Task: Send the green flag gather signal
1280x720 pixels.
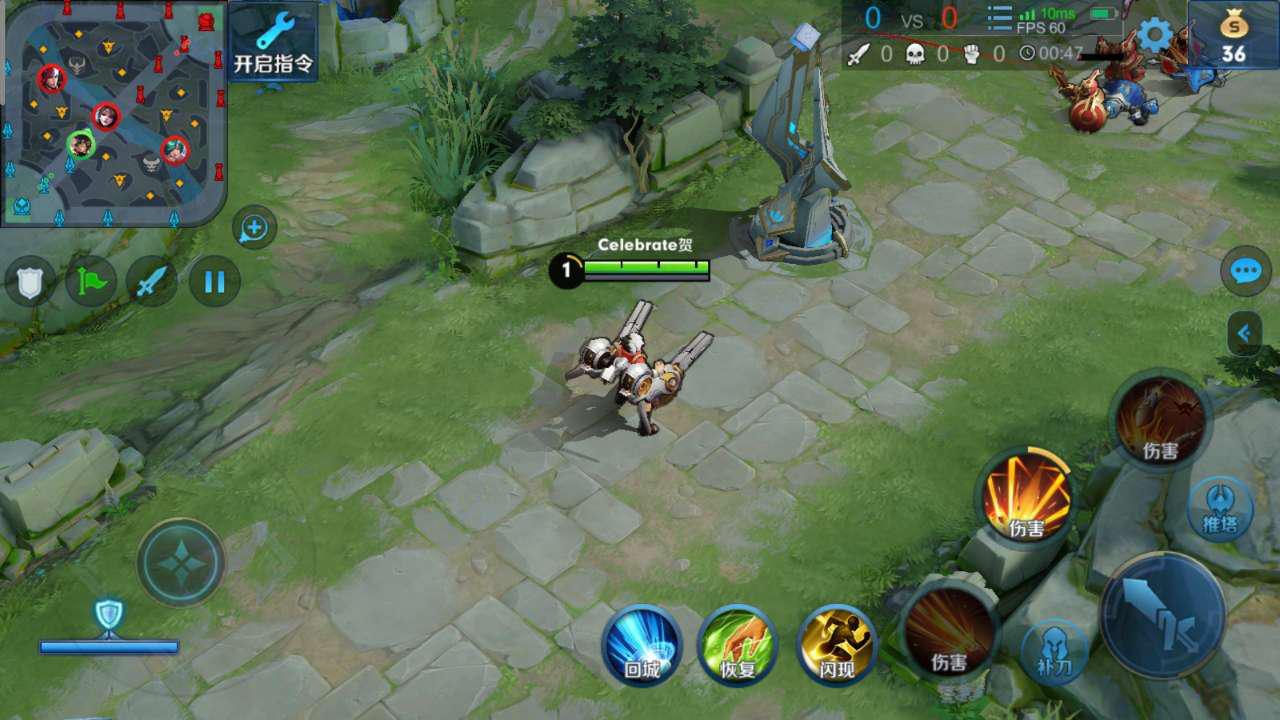Action: tap(91, 282)
